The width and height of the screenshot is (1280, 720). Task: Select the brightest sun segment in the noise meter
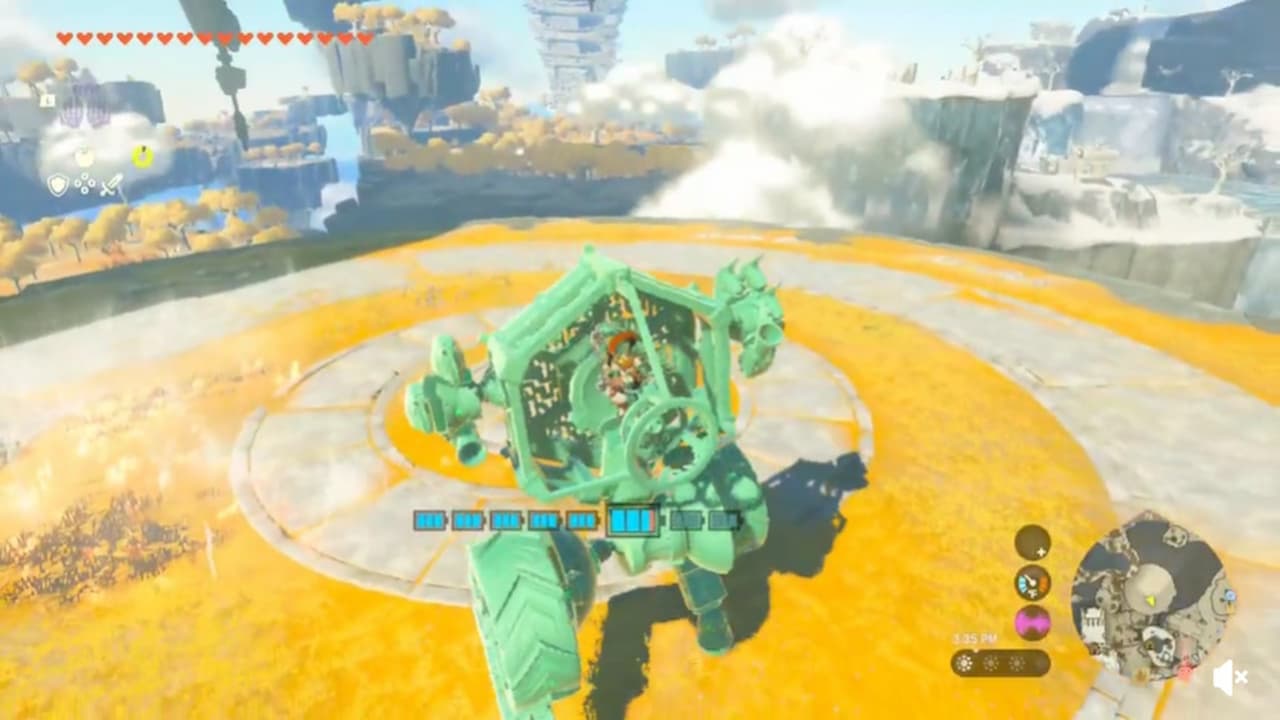(964, 662)
